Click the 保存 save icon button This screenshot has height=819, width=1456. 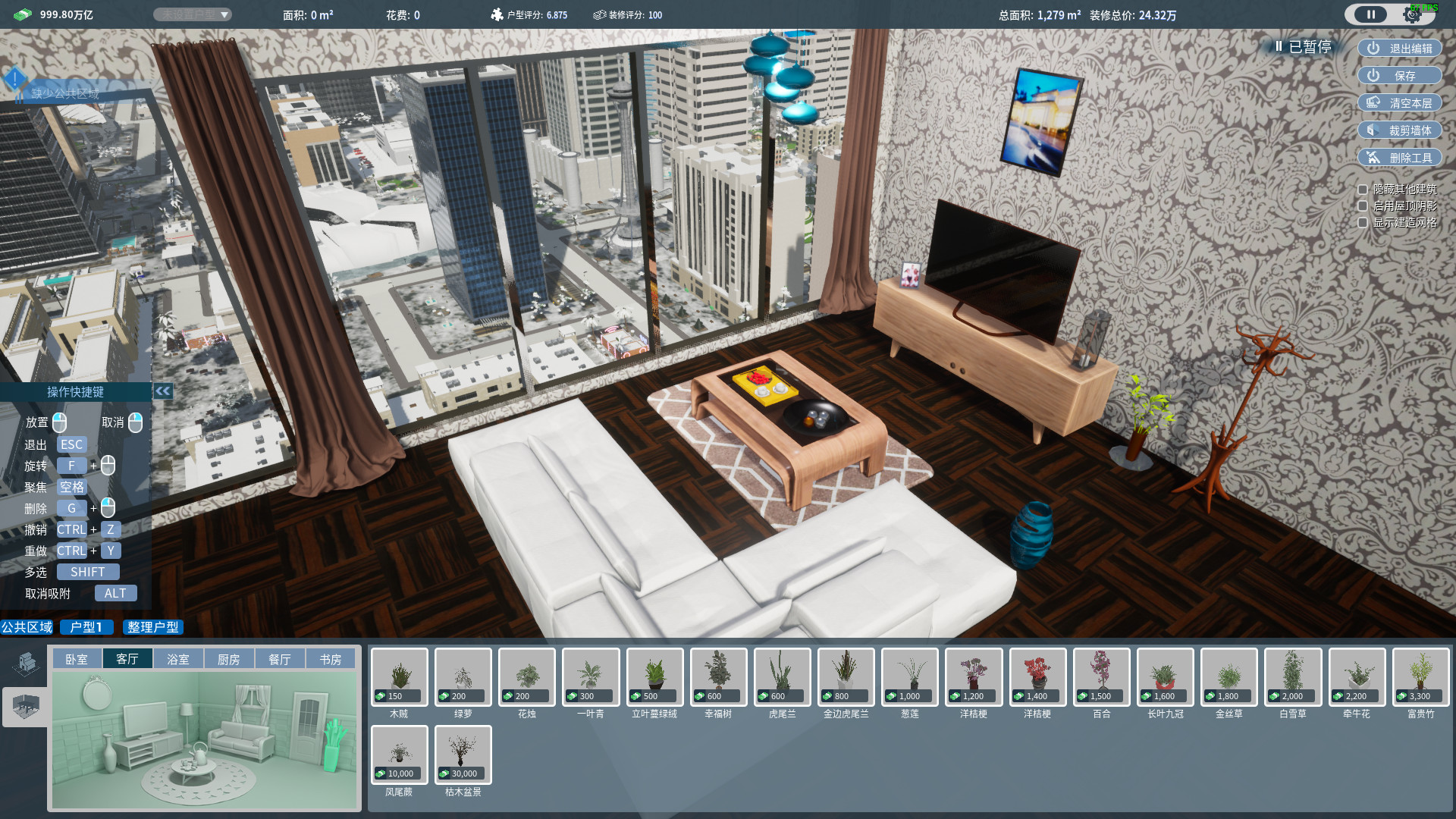(x=1373, y=75)
